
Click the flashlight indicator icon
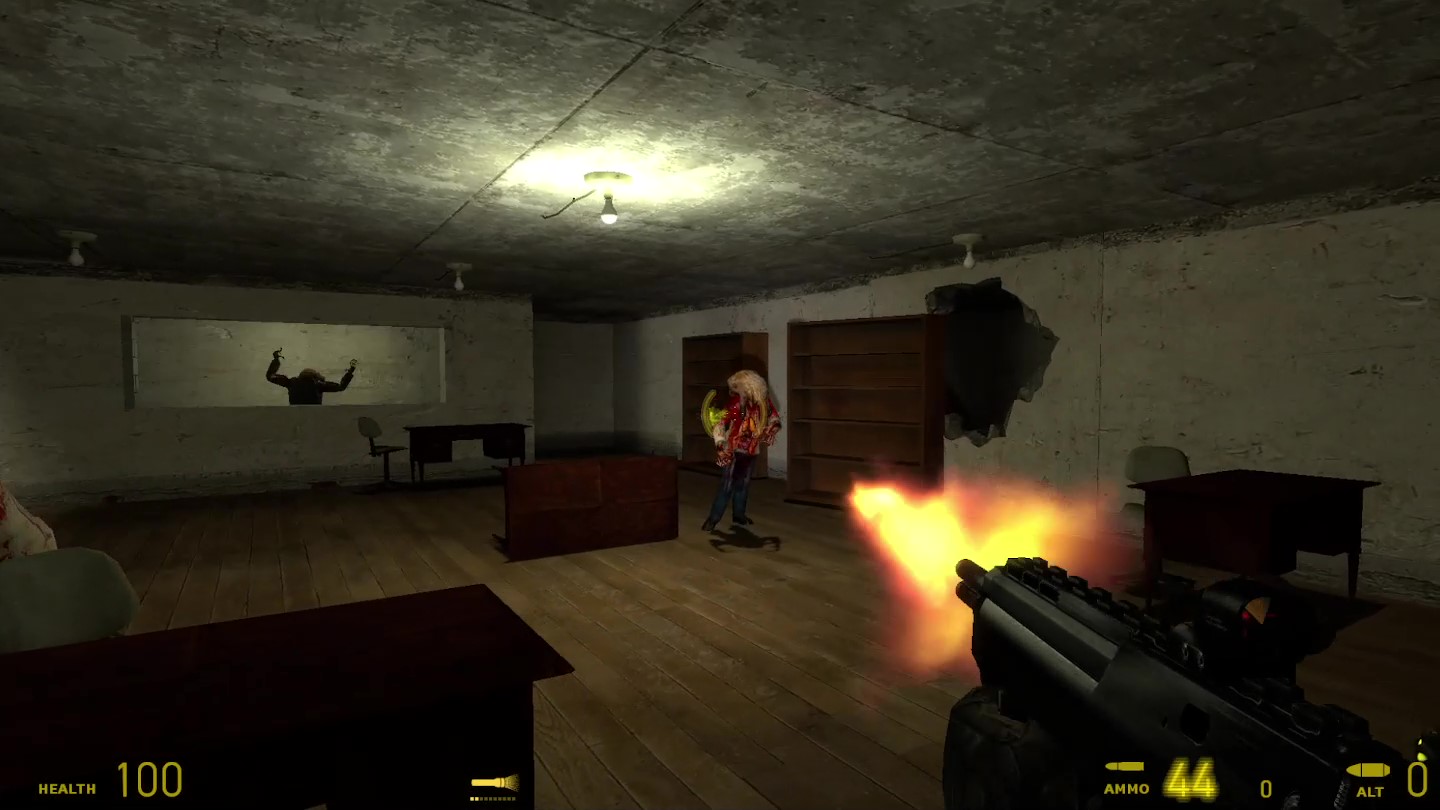(494, 783)
